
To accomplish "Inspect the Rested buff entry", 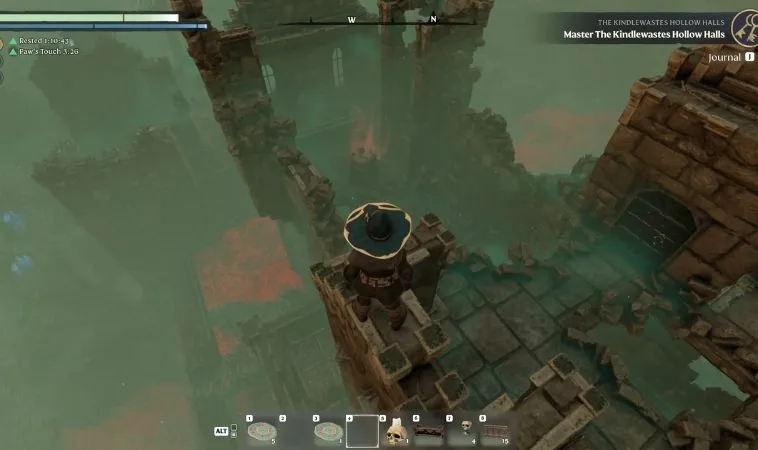I will pos(39,41).
